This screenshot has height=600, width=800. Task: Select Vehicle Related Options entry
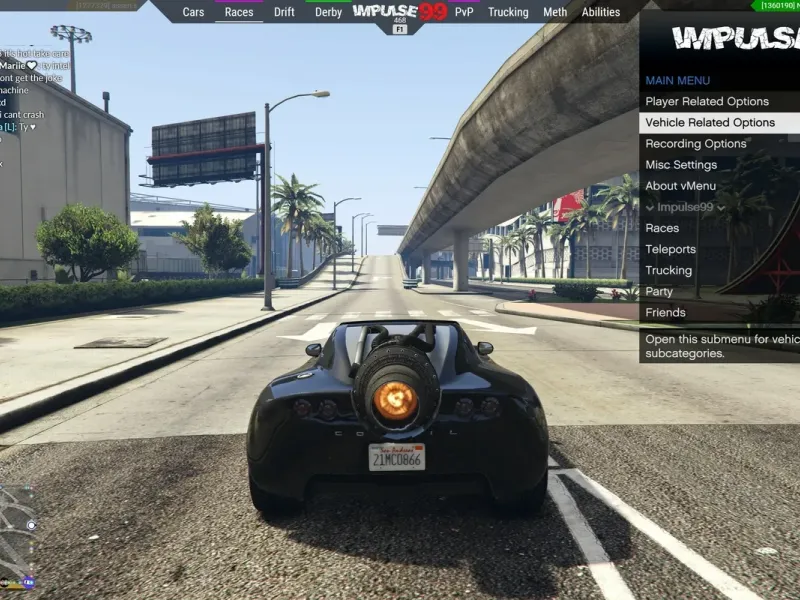710,122
